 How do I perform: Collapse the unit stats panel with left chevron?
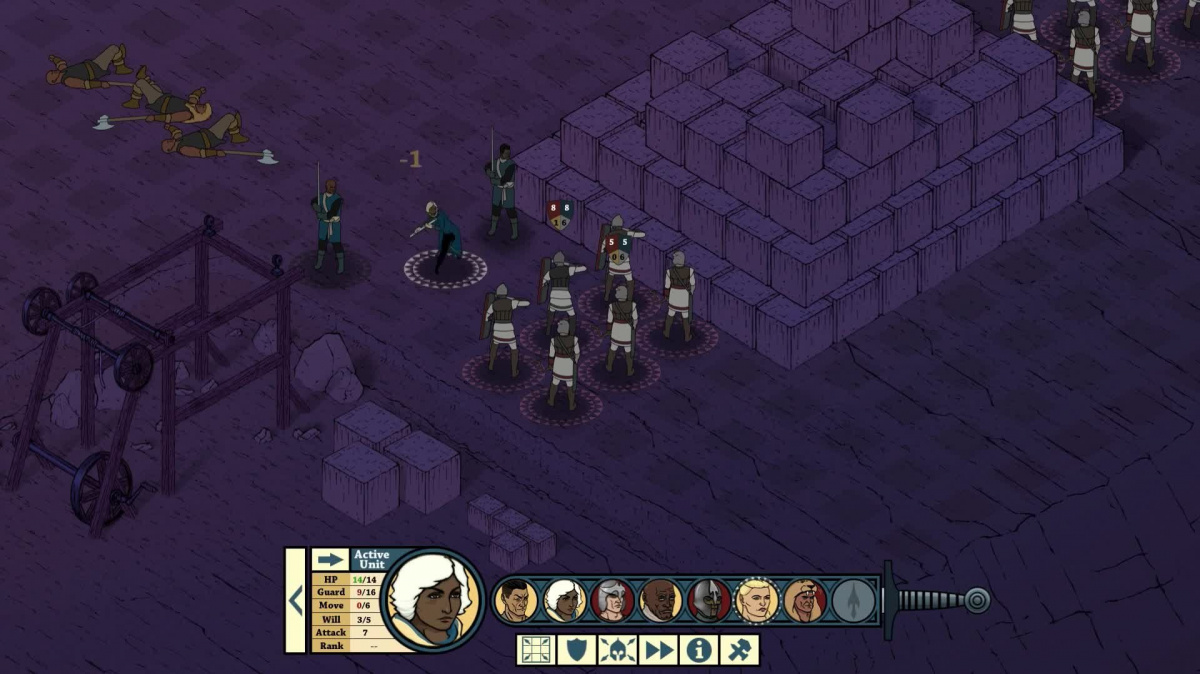(x=295, y=600)
